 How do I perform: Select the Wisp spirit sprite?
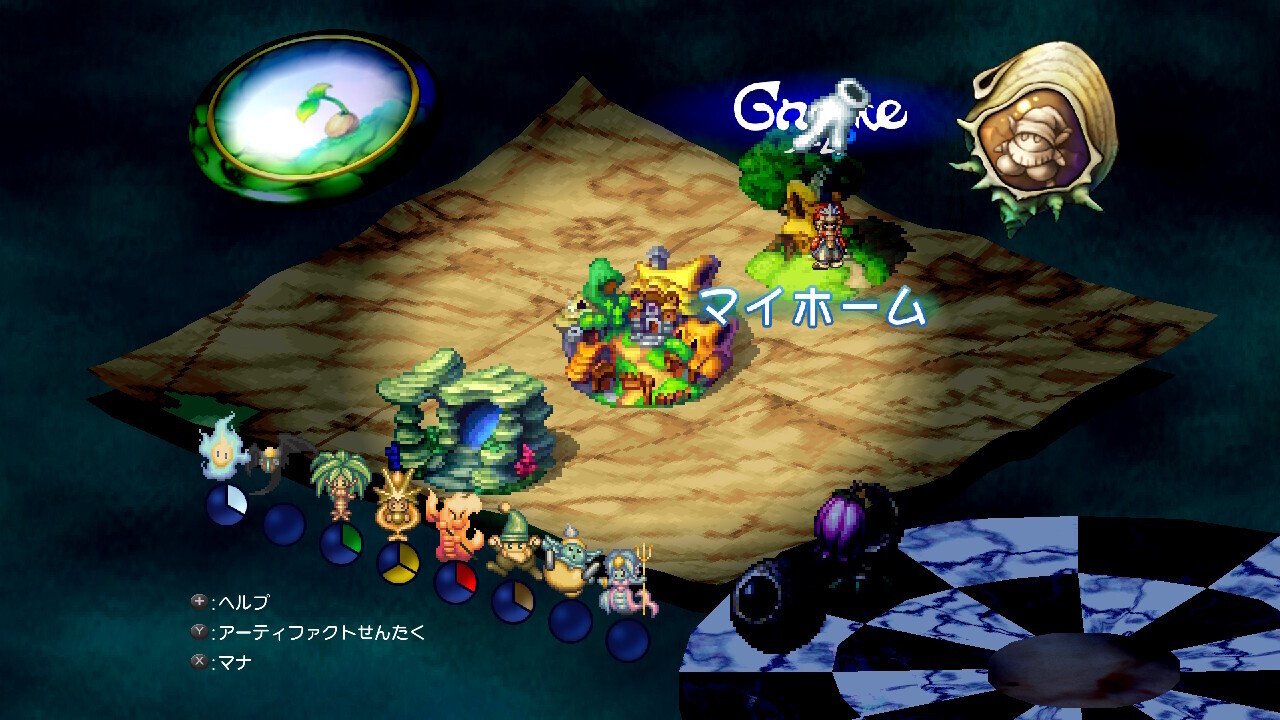tap(222, 452)
